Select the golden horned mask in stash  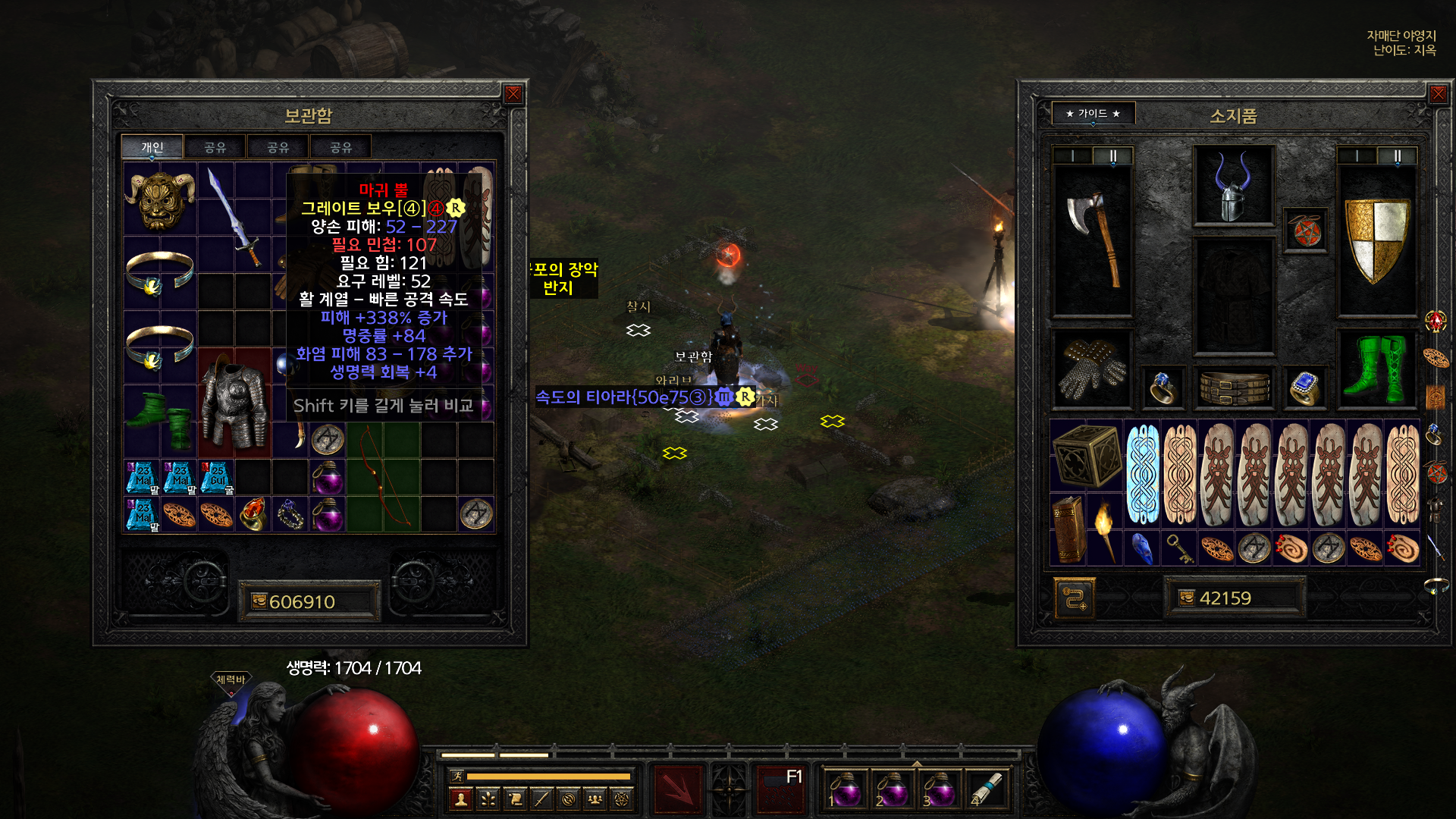pyautogui.click(x=159, y=199)
